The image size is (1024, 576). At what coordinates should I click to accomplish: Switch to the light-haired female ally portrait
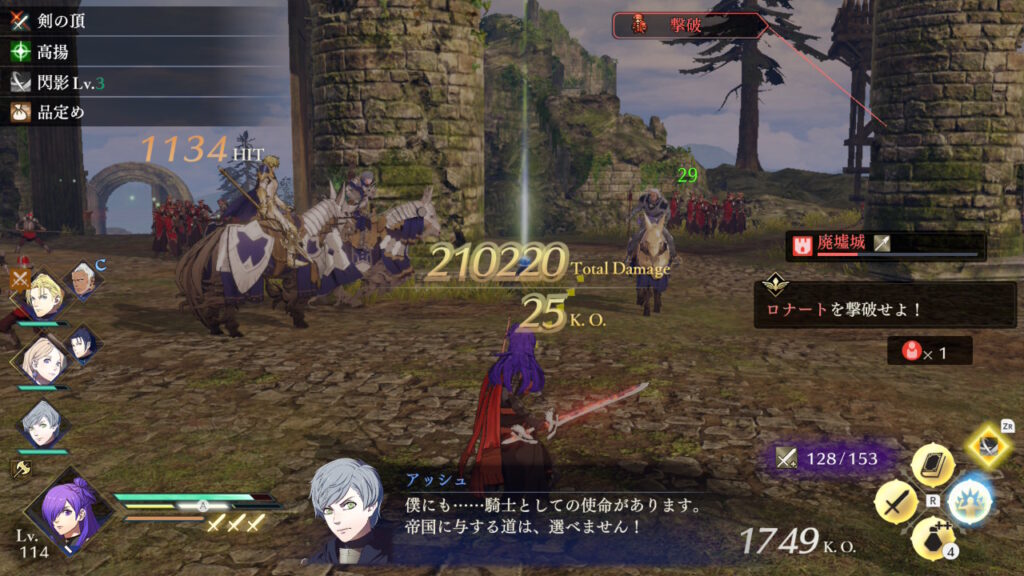42,360
